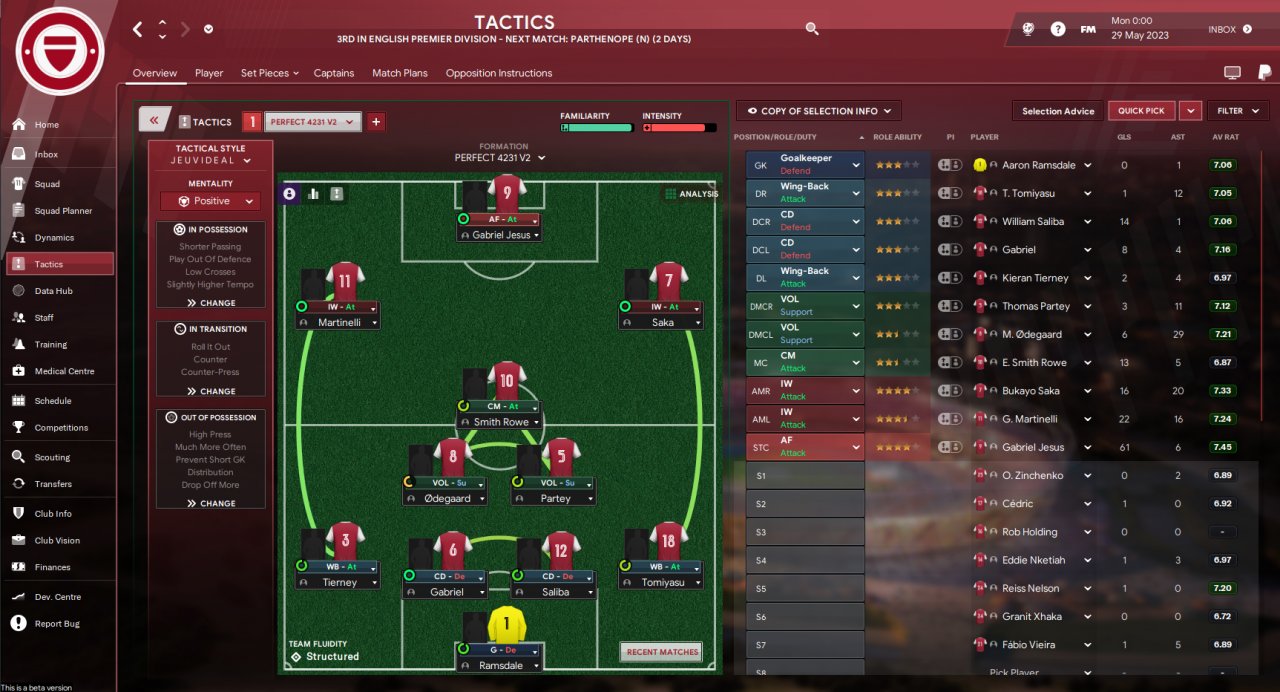This screenshot has height=692, width=1280.
Task: Open the Report Bug entry
Action: [57, 624]
